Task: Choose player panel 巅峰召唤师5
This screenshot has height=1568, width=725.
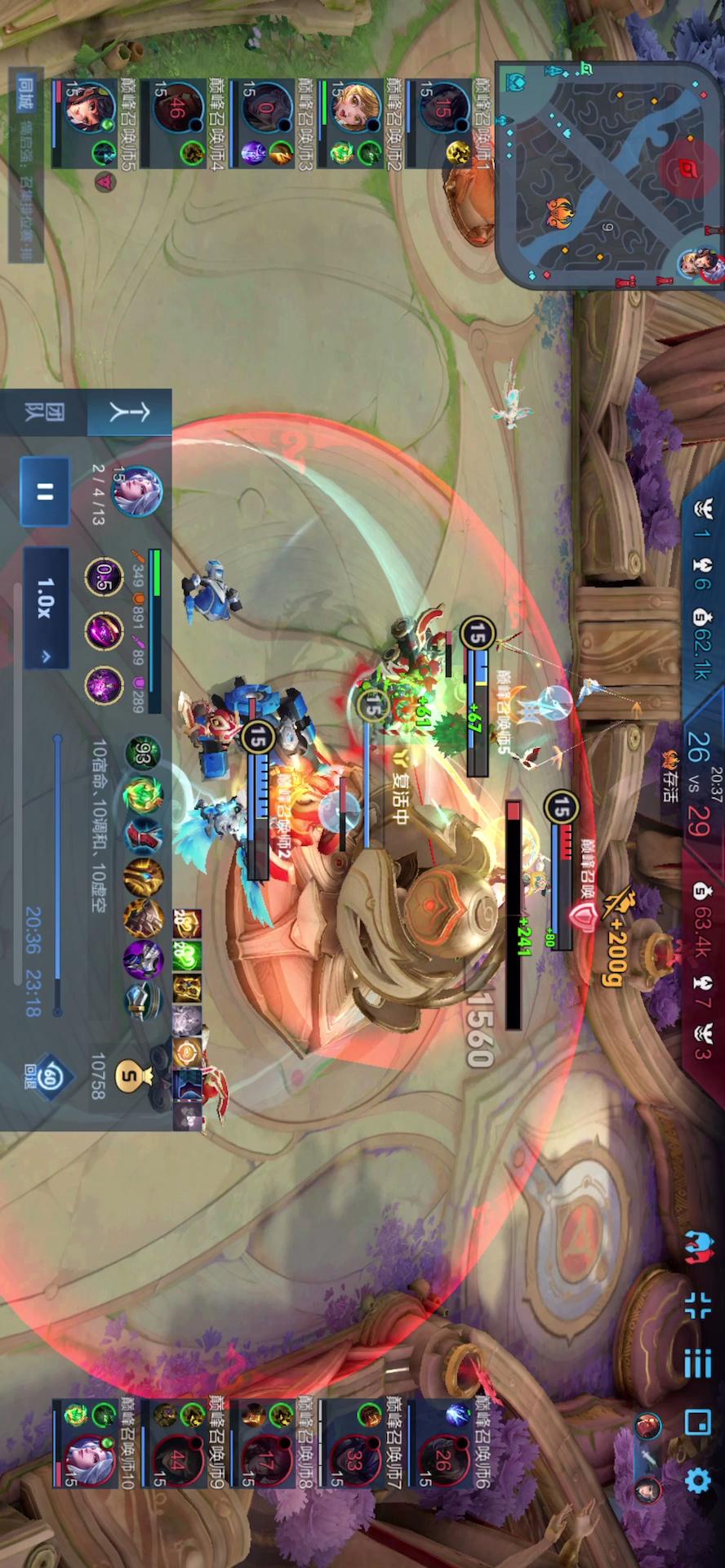Action: (x=94, y=122)
